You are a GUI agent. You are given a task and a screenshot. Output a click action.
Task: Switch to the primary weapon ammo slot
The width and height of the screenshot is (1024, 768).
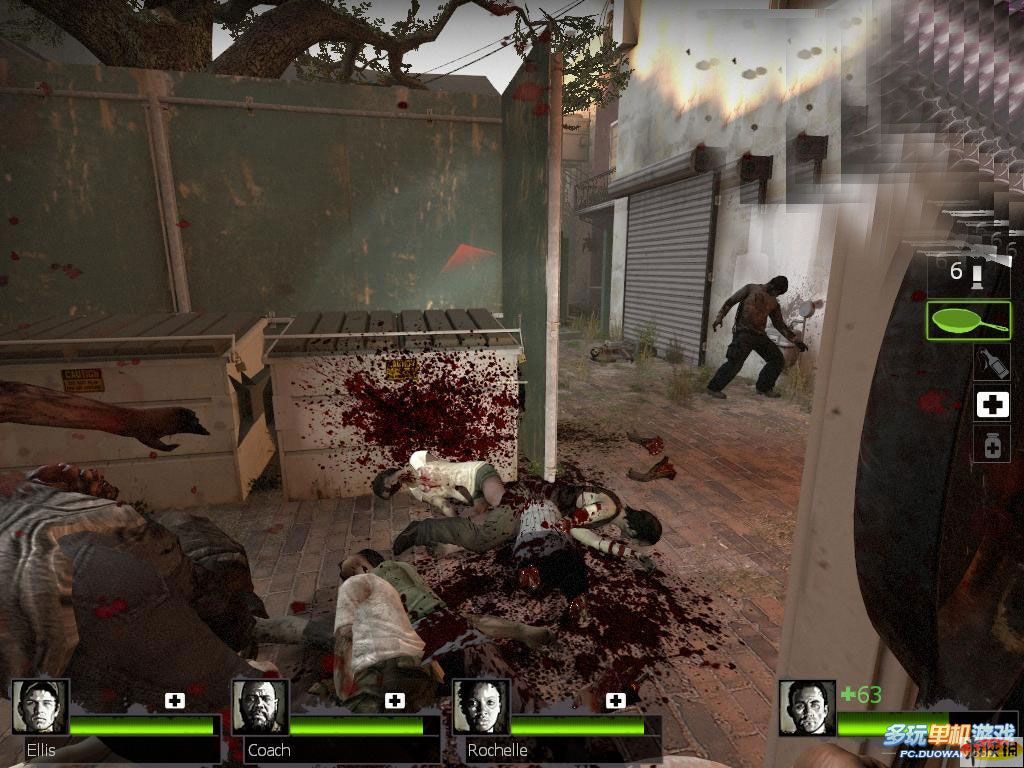click(968, 272)
